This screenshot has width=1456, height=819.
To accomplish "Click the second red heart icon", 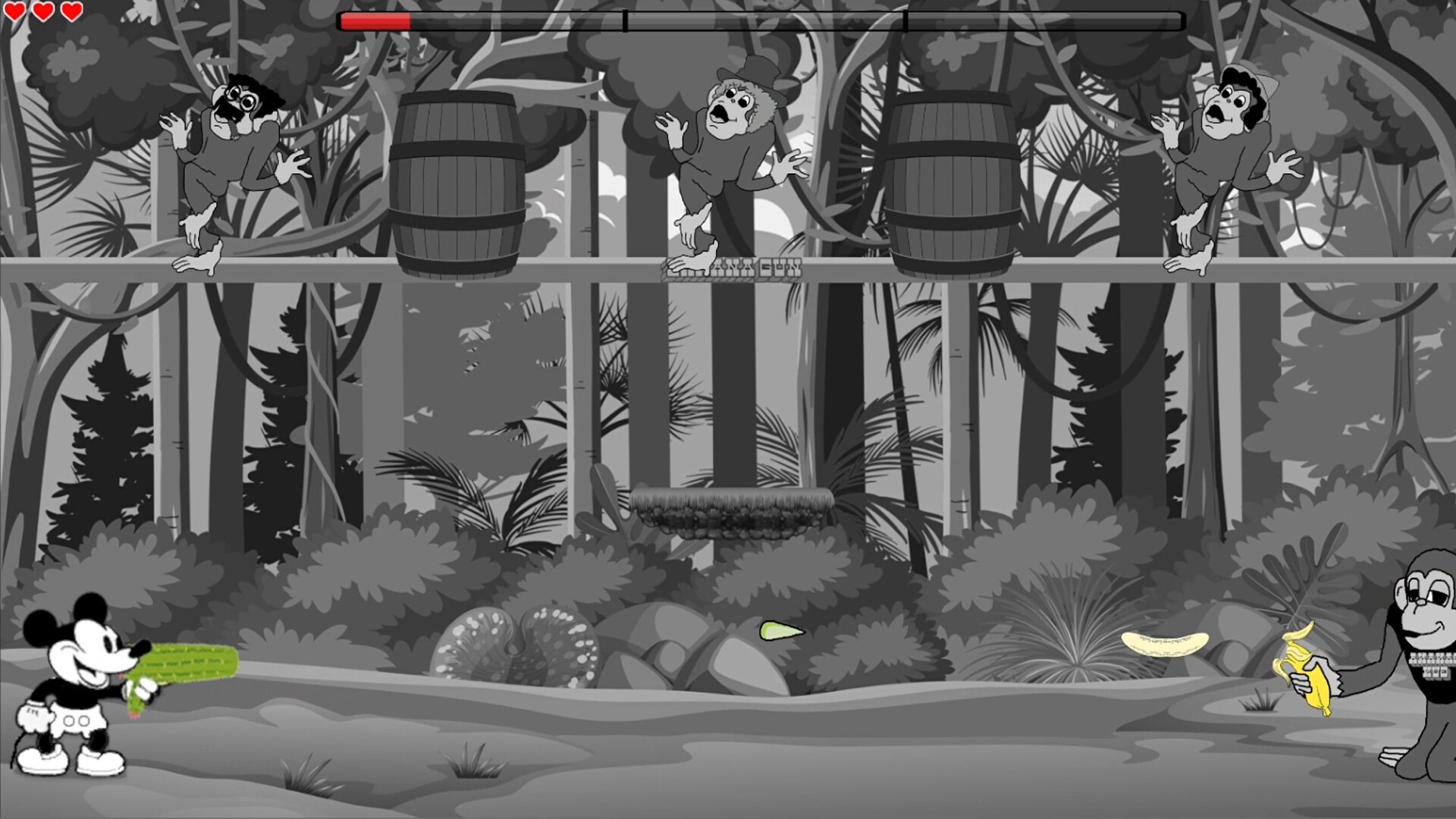I will [44, 11].
